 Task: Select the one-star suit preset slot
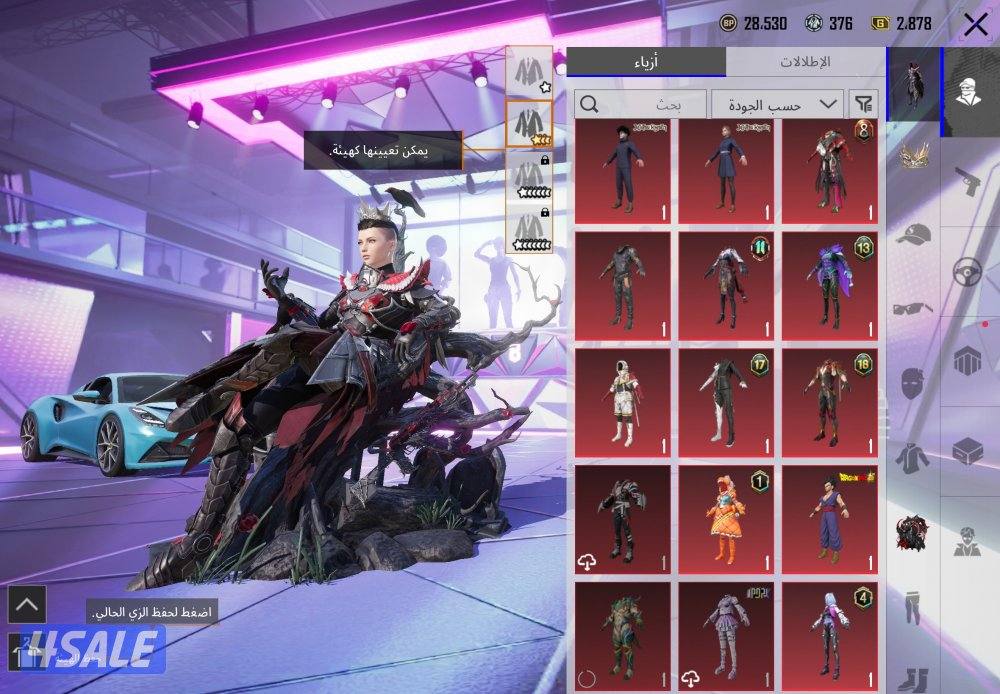[529, 72]
